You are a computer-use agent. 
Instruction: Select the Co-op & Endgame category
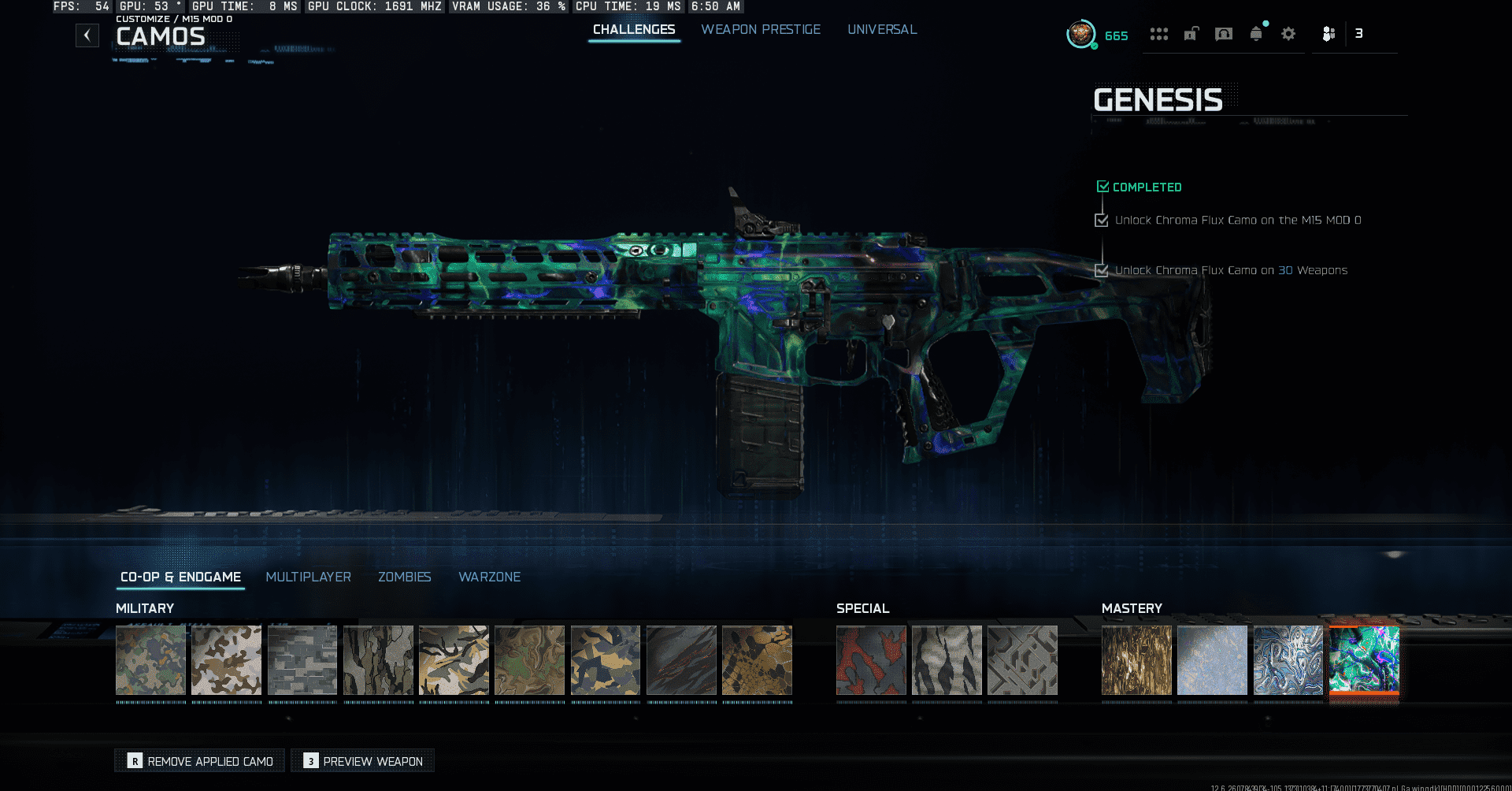pos(181,577)
